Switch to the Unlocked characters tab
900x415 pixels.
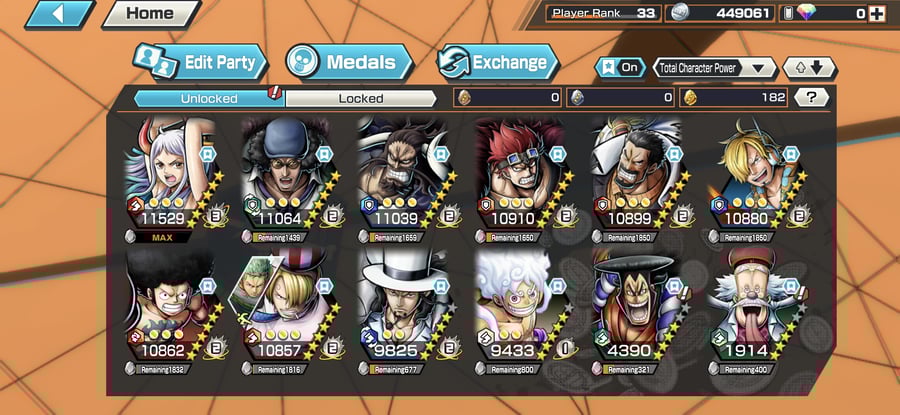coord(208,98)
